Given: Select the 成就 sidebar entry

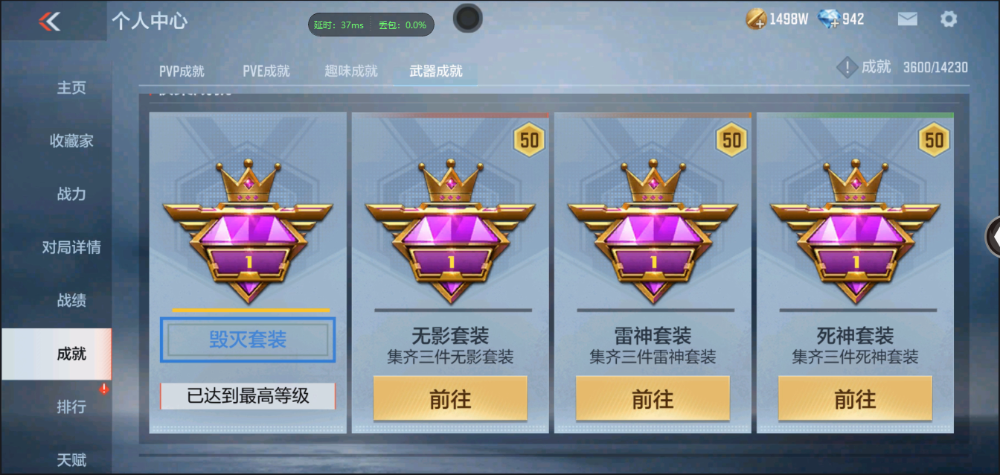Looking at the screenshot, I should (71, 353).
